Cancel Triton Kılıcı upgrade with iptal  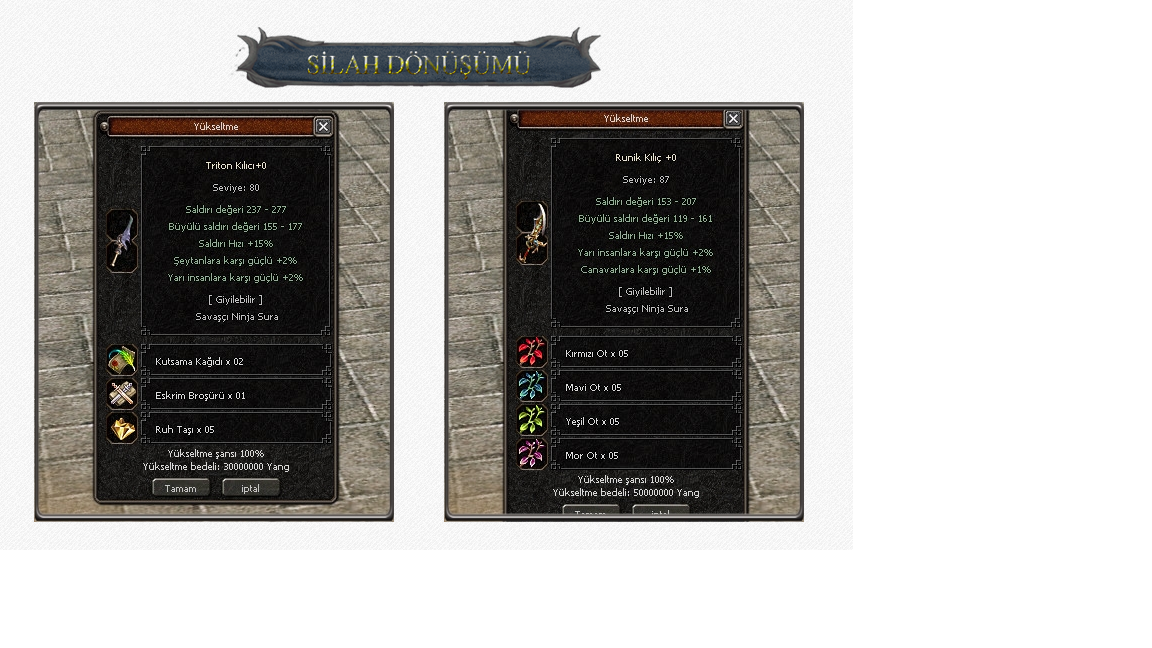251,488
